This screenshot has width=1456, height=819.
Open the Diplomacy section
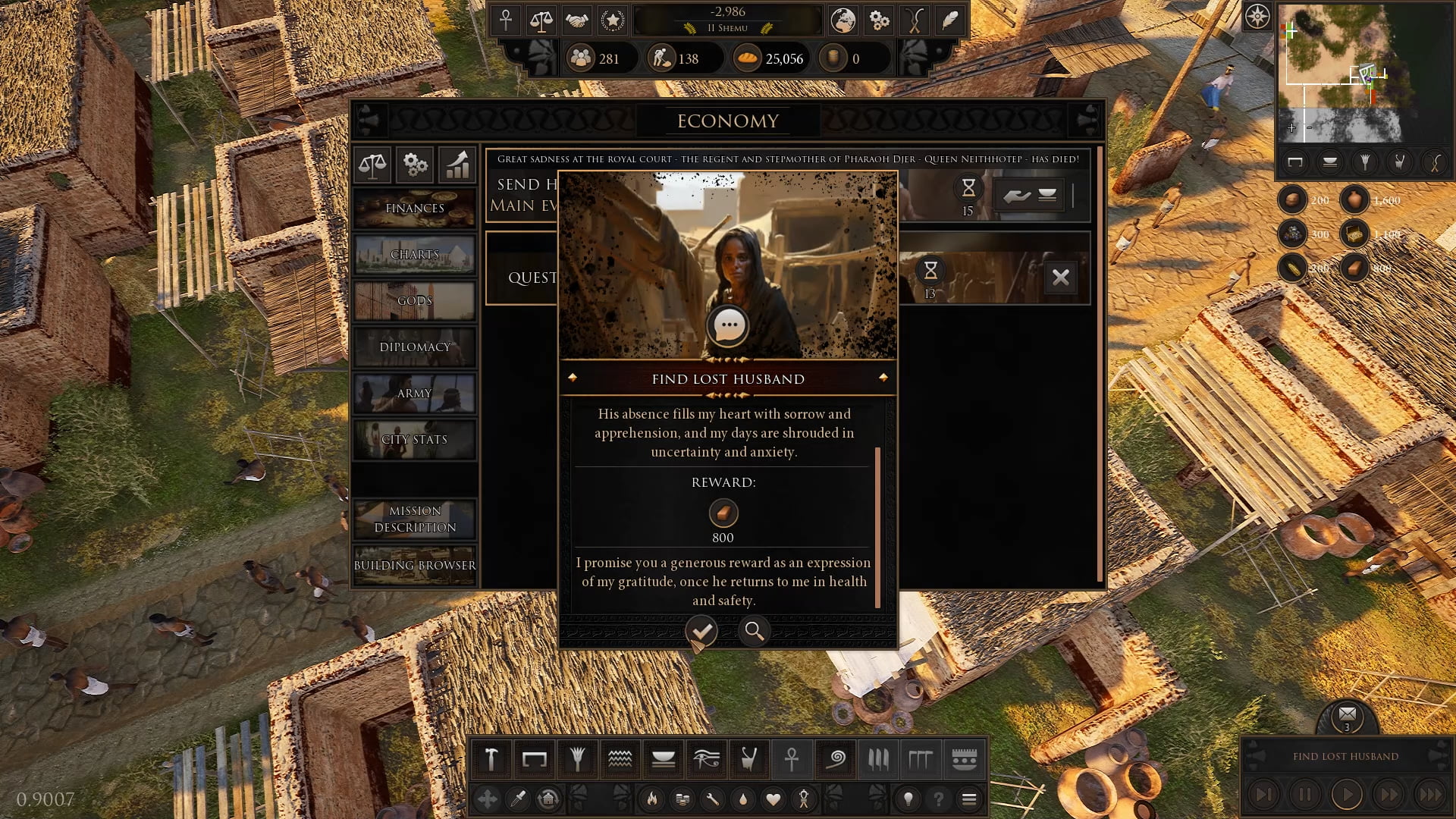pyautogui.click(x=415, y=347)
